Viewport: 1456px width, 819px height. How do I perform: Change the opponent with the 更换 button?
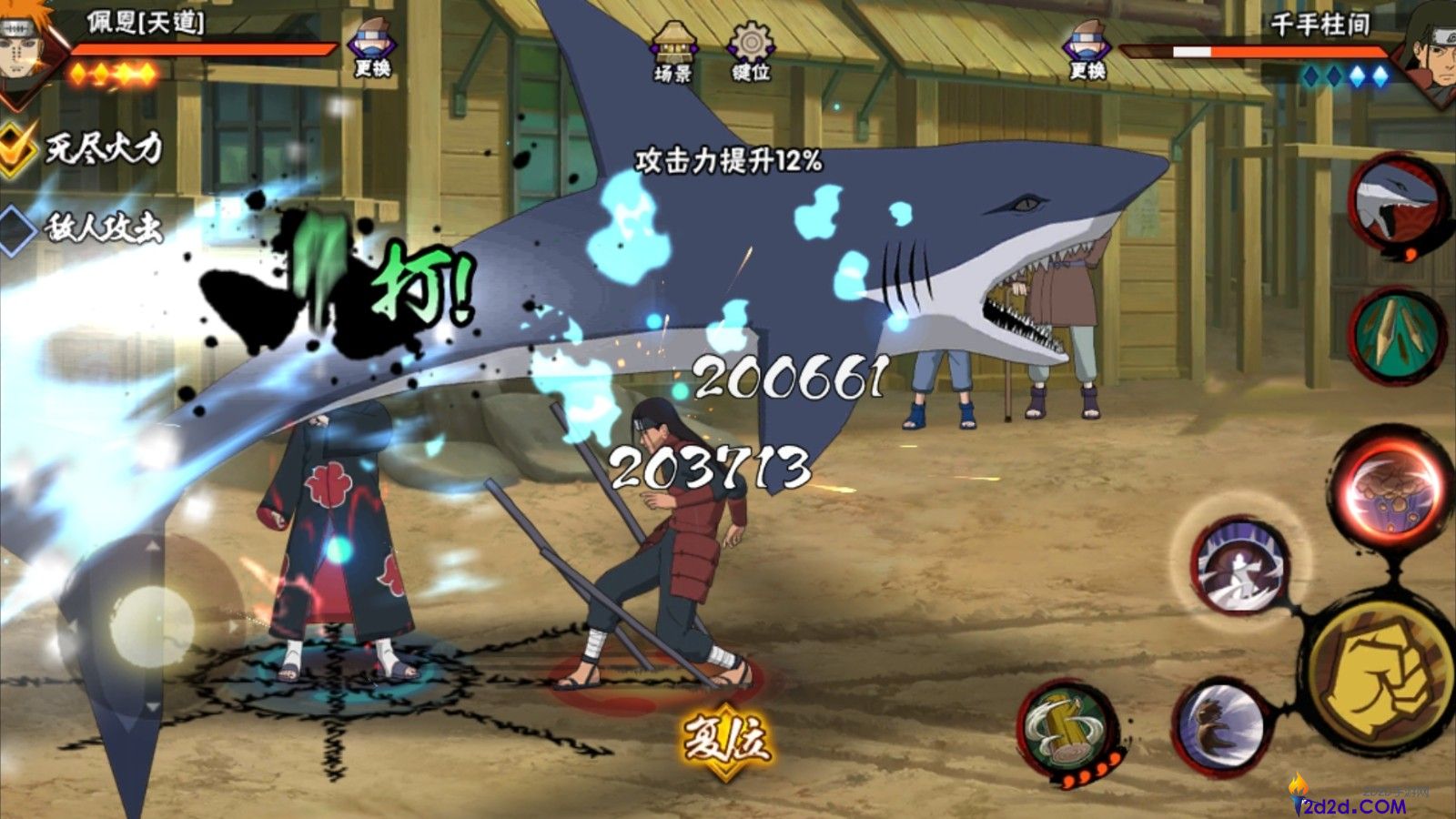pyautogui.click(x=1087, y=52)
